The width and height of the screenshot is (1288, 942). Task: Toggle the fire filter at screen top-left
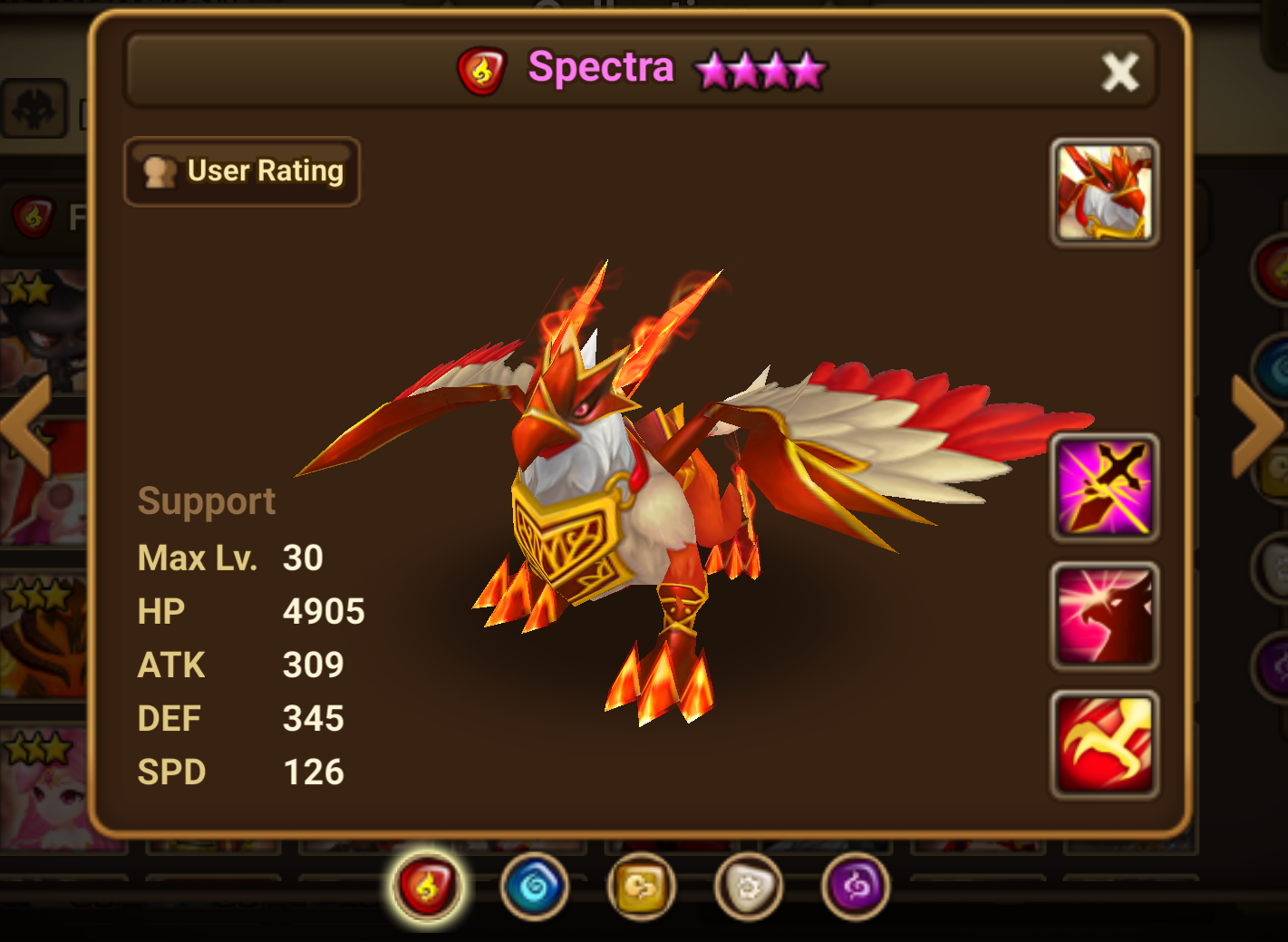(34, 216)
